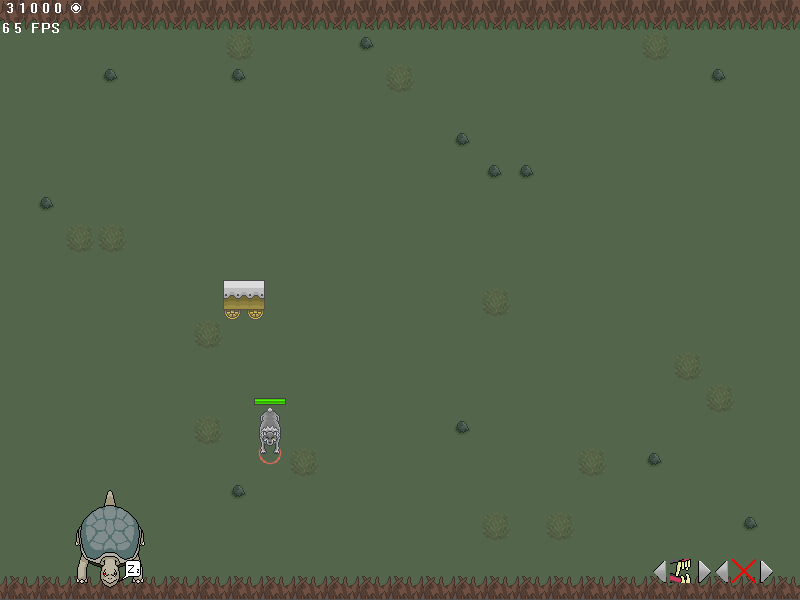Viewport: 800px width, 600px height.
Task: Click the left arrow before the claw icon
Action: click(x=659, y=571)
